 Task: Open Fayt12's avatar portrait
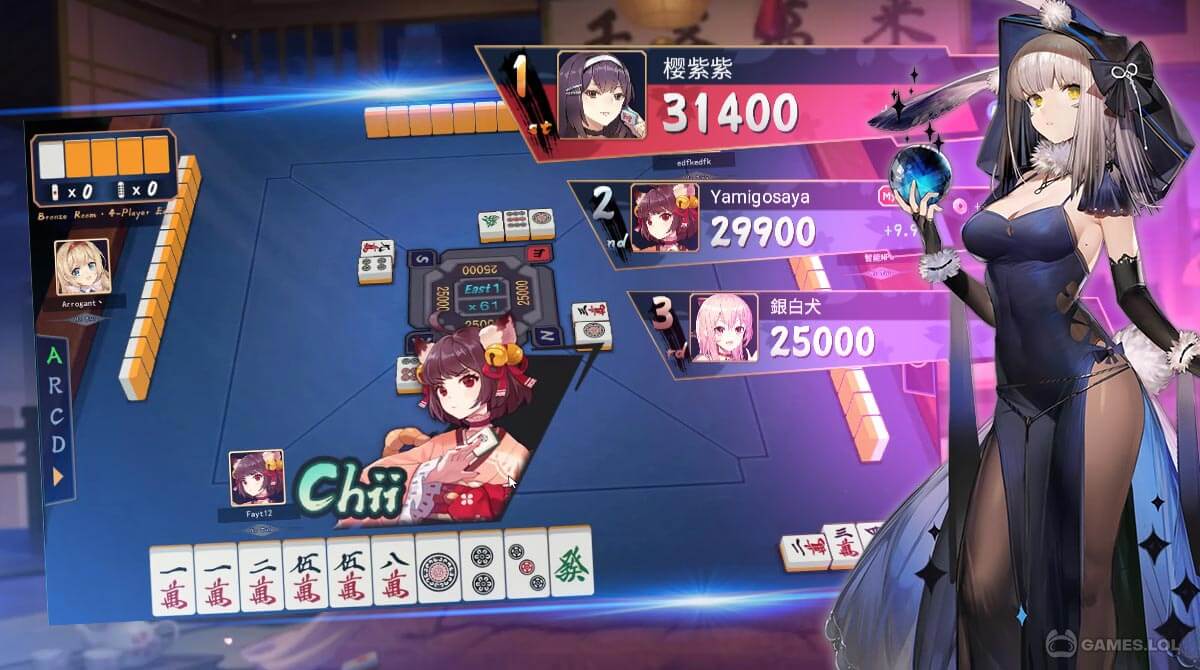coord(256,478)
